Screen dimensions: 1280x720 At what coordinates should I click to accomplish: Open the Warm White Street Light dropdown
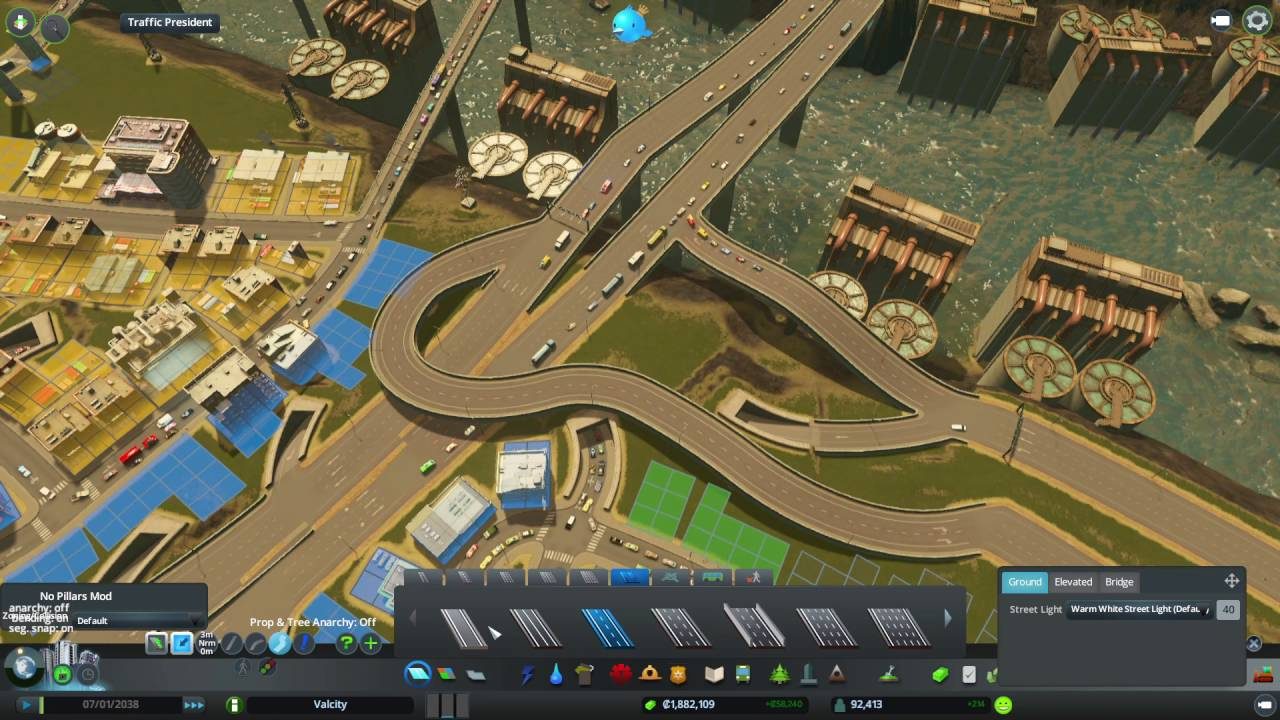[1140, 609]
